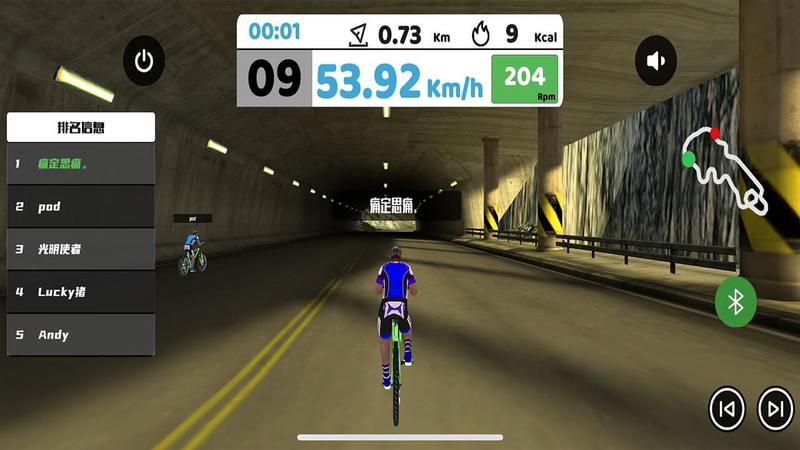Select first-place player 痛定思痛 in ranking
Viewport: 800px width, 450px height.
(81, 163)
